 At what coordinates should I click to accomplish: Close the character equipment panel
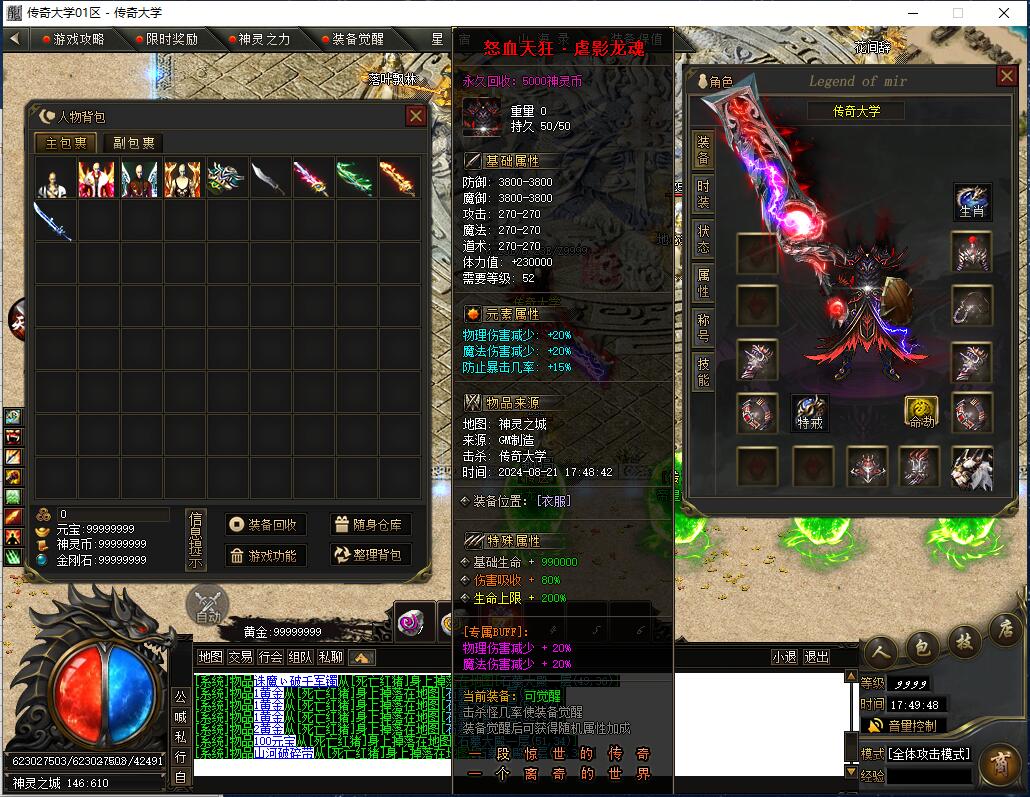click(x=1007, y=76)
